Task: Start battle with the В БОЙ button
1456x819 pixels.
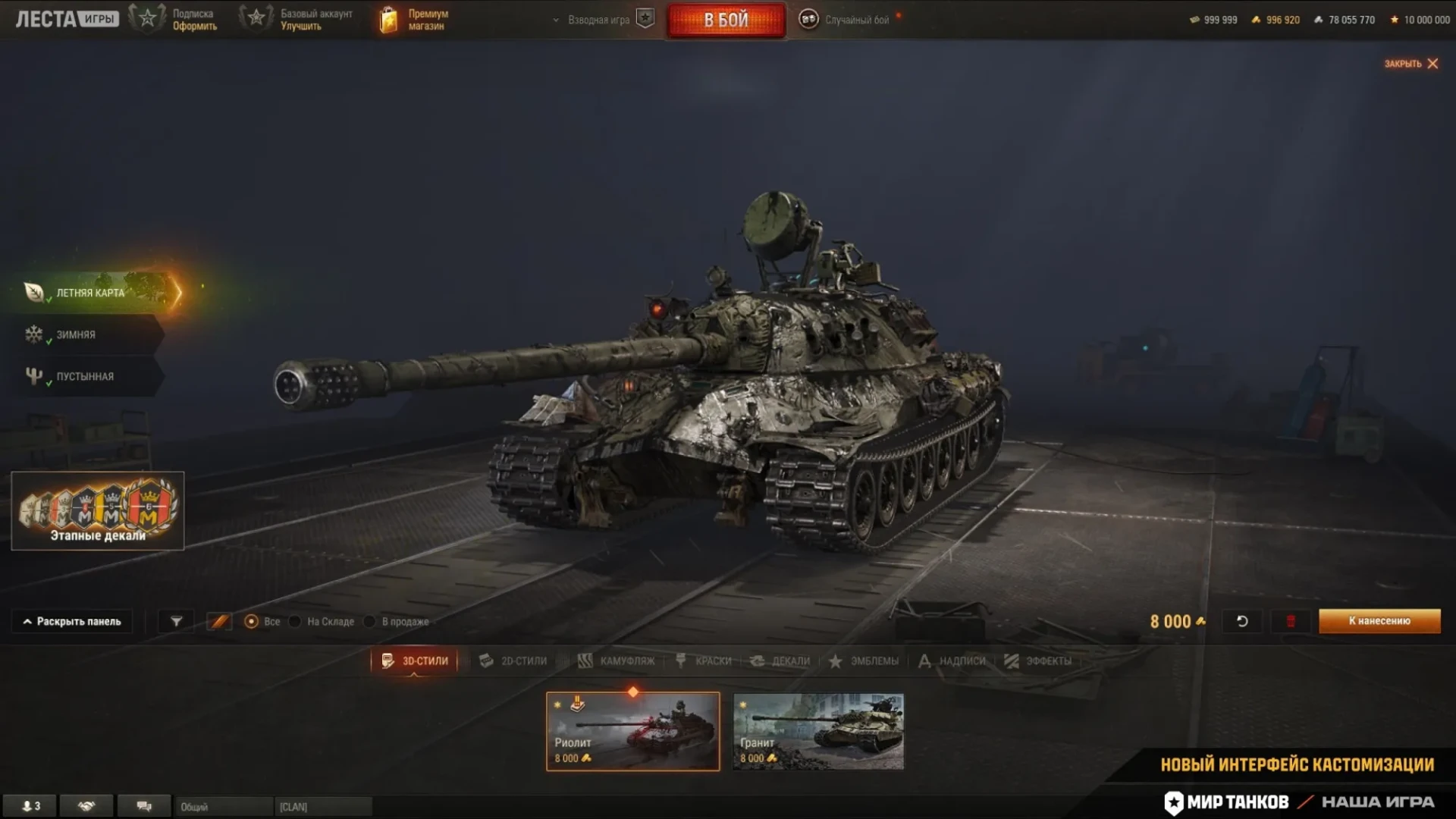Action: (726, 20)
